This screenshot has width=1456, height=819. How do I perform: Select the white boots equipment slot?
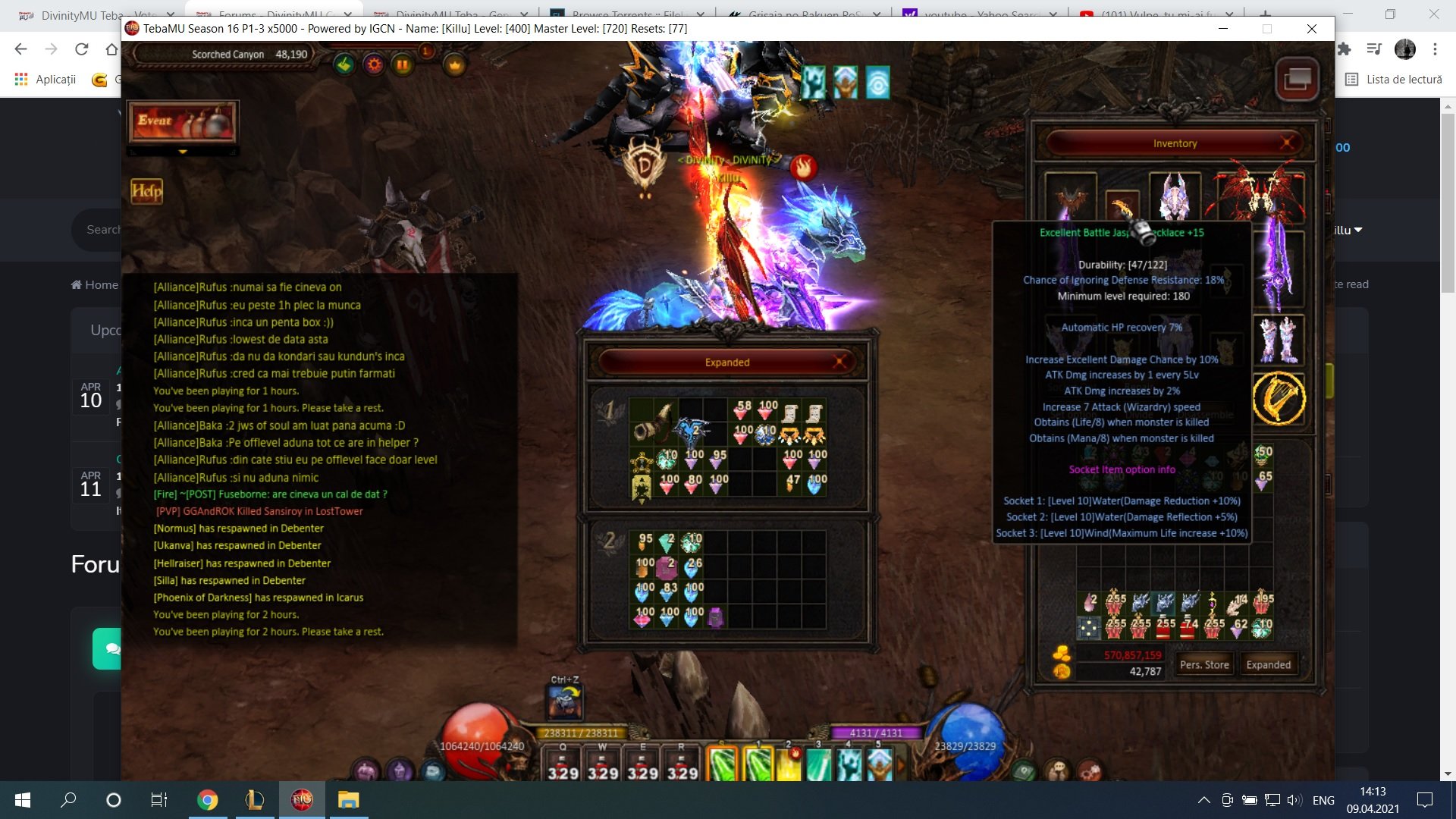point(1279,340)
